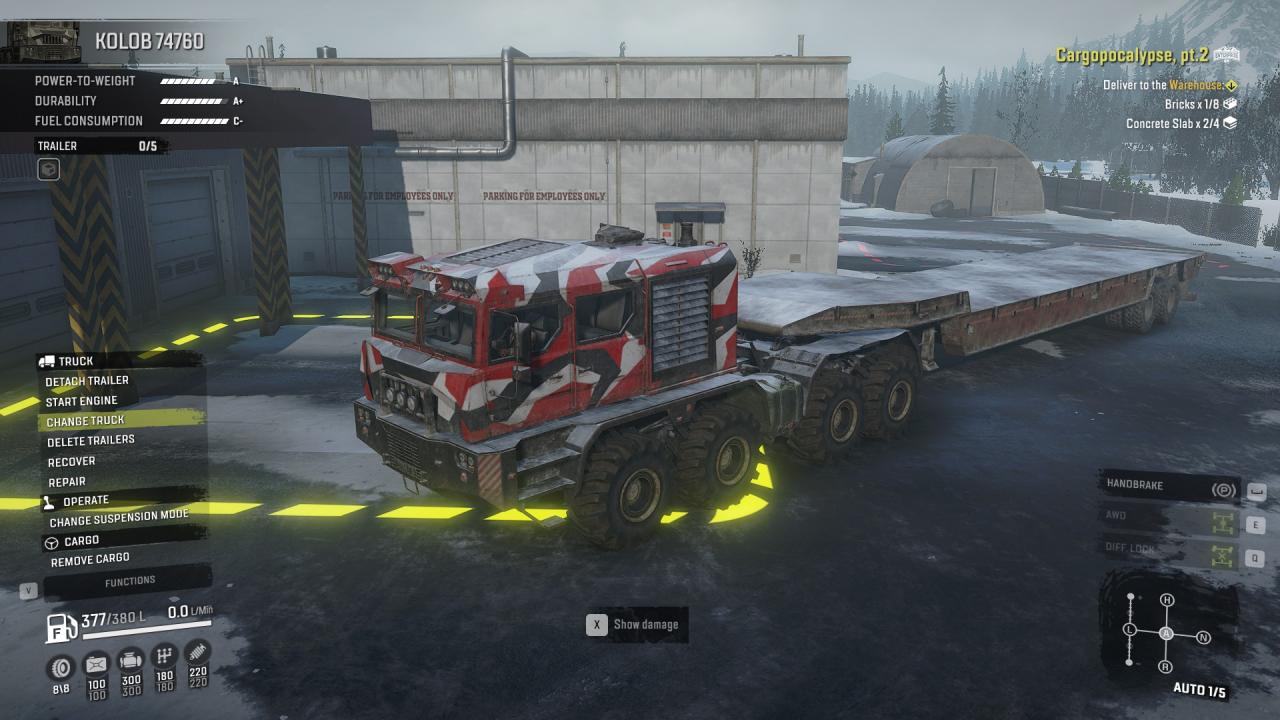The width and height of the screenshot is (1280, 720).
Task: Choose the Repair menu entry
Action: pos(67,482)
